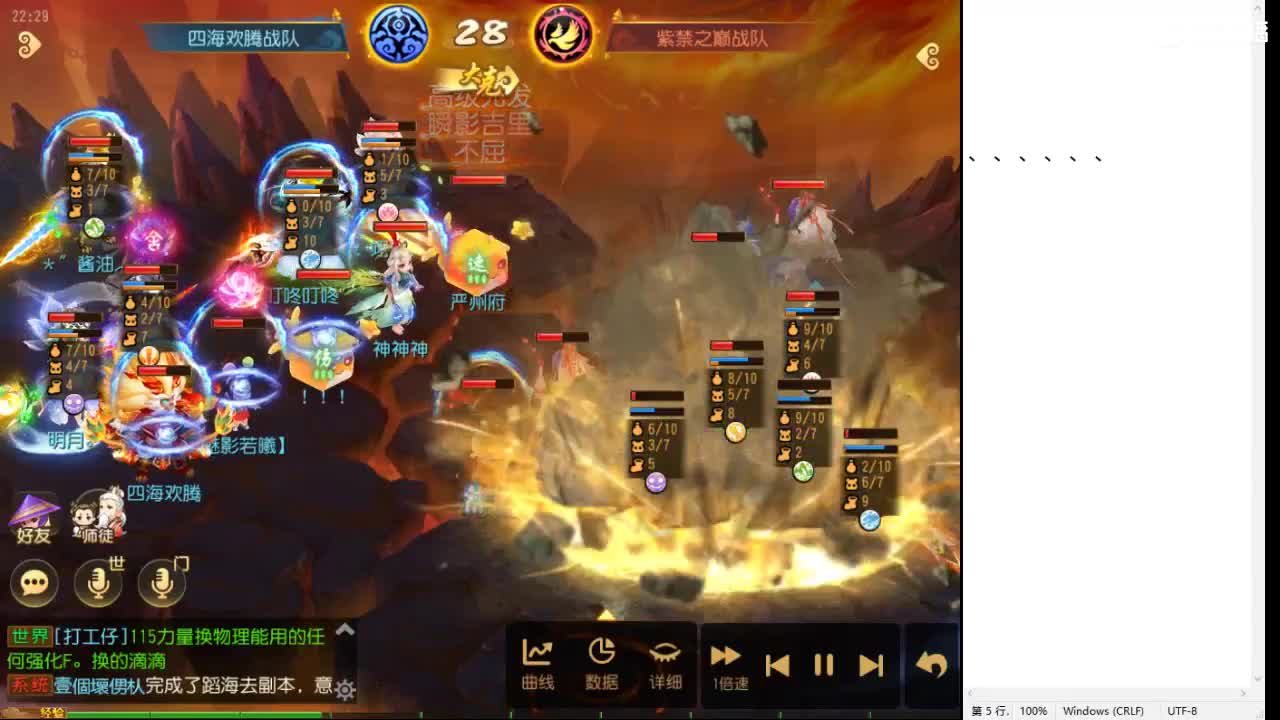The width and height of the screenshot is (1280, 720).
Task: Open the 曲线 battle curve statistics panel
Action: pyautogui.click(x=537, y=663)
